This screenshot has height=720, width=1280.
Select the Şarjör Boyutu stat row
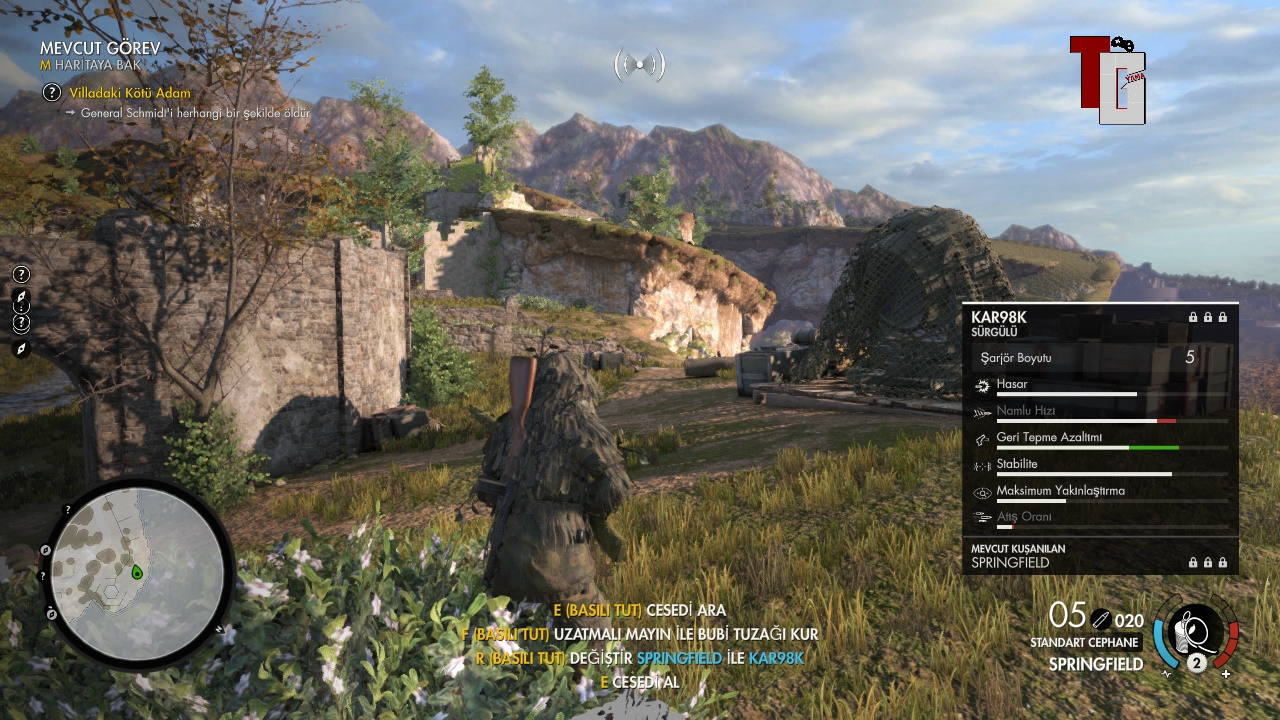(x=1100, y=357)
